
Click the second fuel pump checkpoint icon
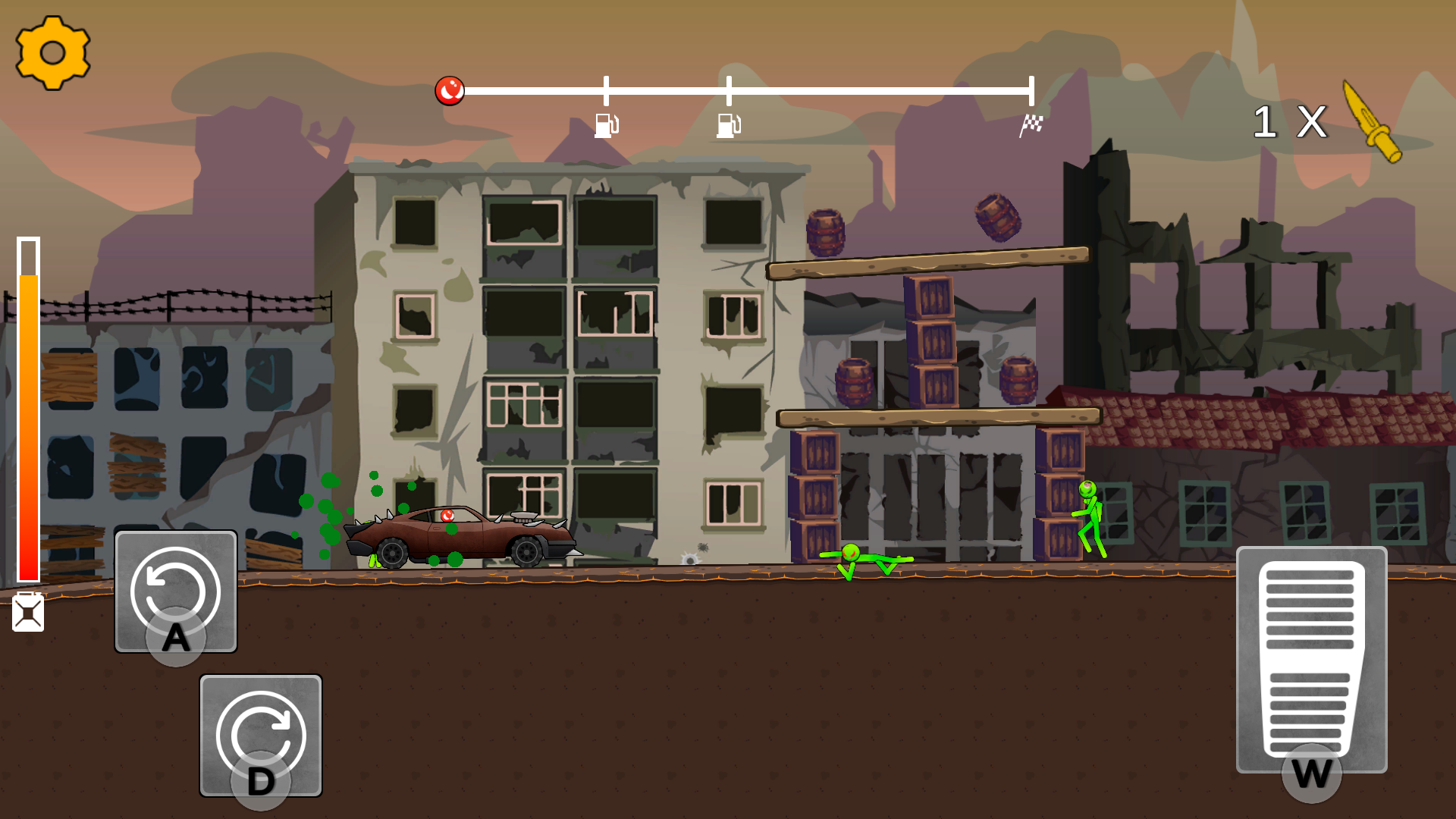click(x=728, y=126)
